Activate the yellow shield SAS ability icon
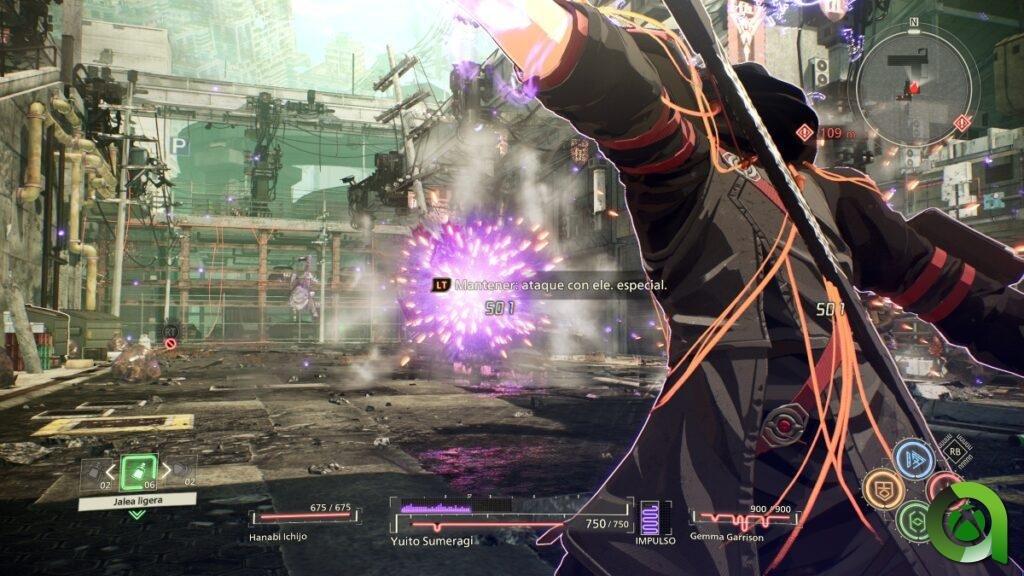 (884, 487)
